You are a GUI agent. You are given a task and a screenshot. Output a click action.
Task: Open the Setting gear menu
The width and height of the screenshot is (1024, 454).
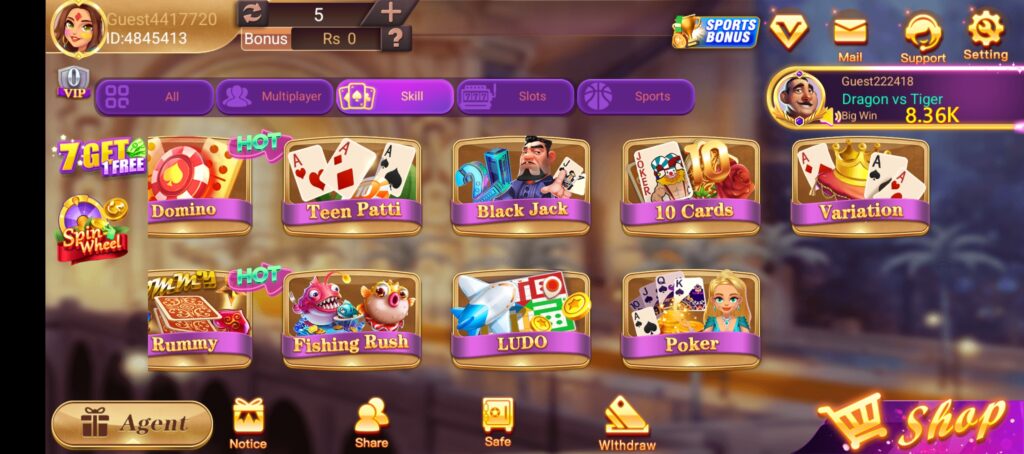[985, 34]
